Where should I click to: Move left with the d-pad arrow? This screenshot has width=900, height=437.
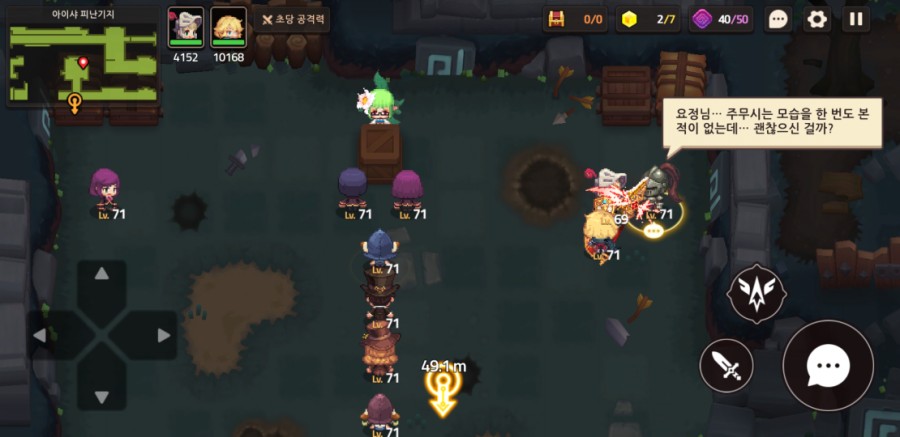[42, 335]
